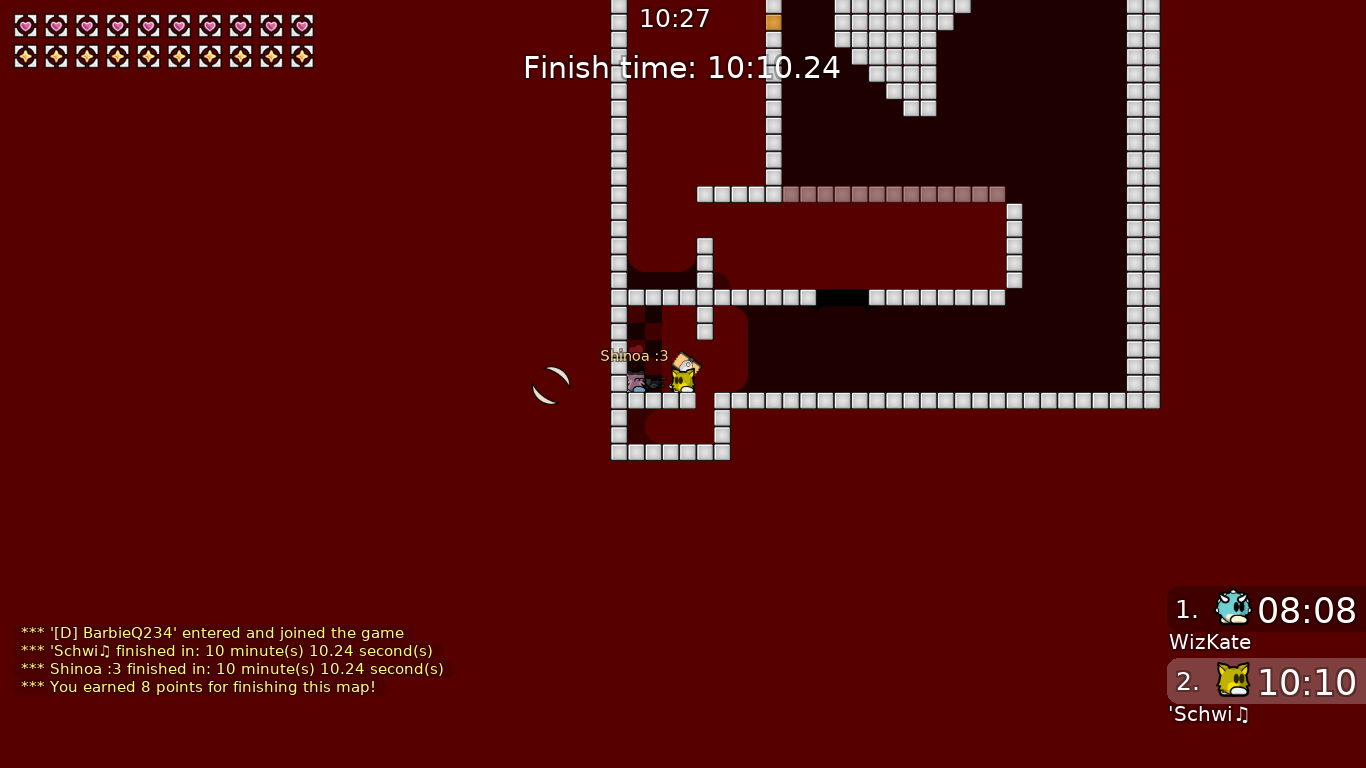1366x768 pixels.
Task: Click the first armor star icon
Action: (x=25, y=56)
